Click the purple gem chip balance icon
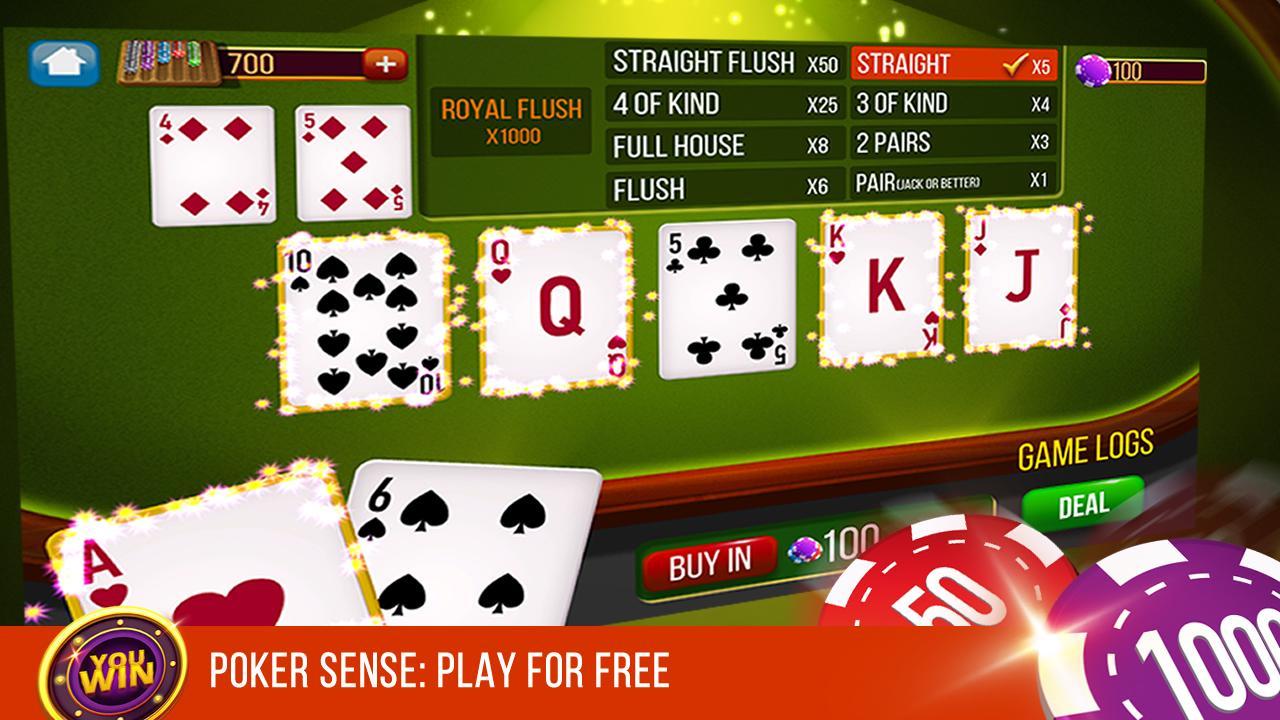 tap(1093, 70)
